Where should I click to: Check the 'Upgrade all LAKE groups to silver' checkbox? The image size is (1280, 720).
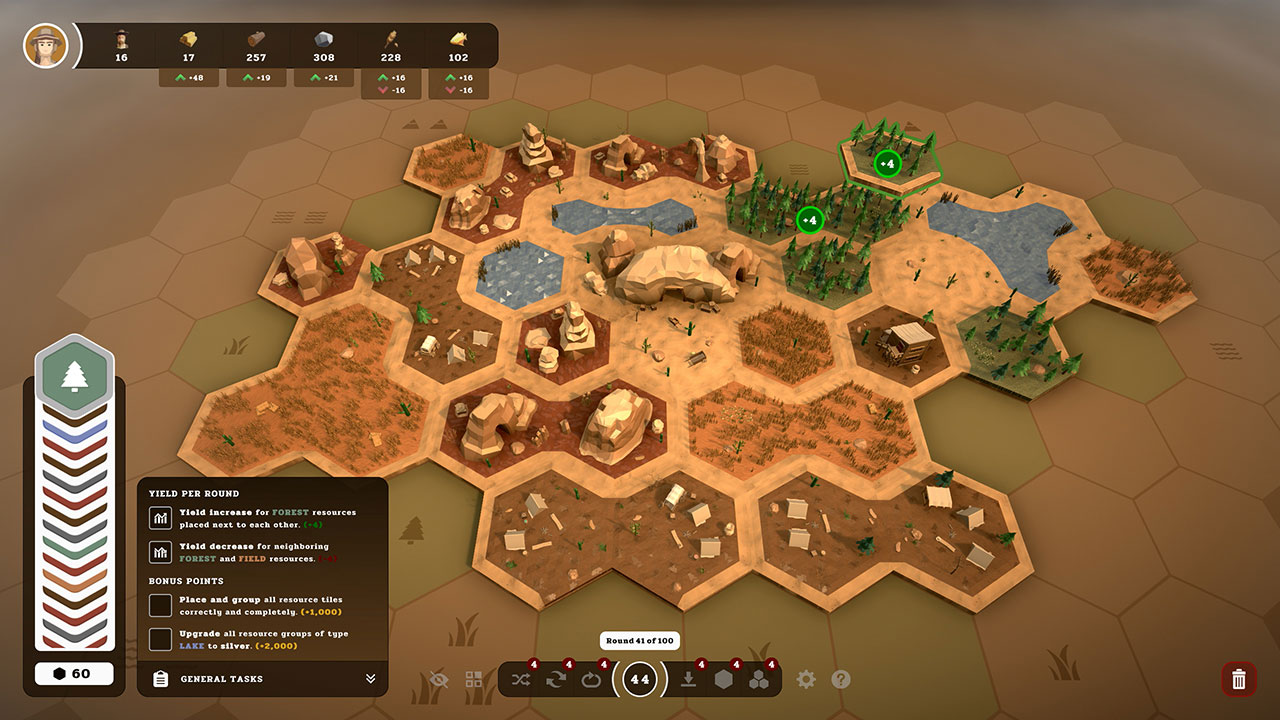coord(160,639)
